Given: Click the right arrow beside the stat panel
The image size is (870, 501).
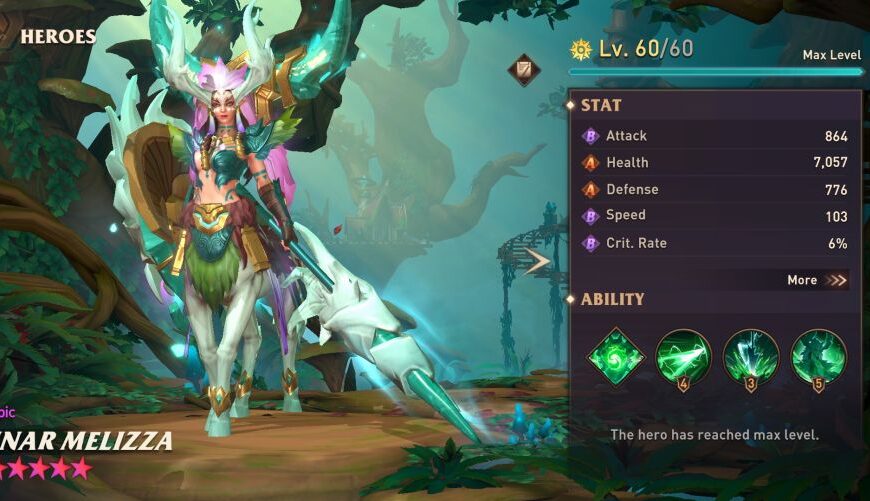Looking at the screenshot, I should pos(539,262).
